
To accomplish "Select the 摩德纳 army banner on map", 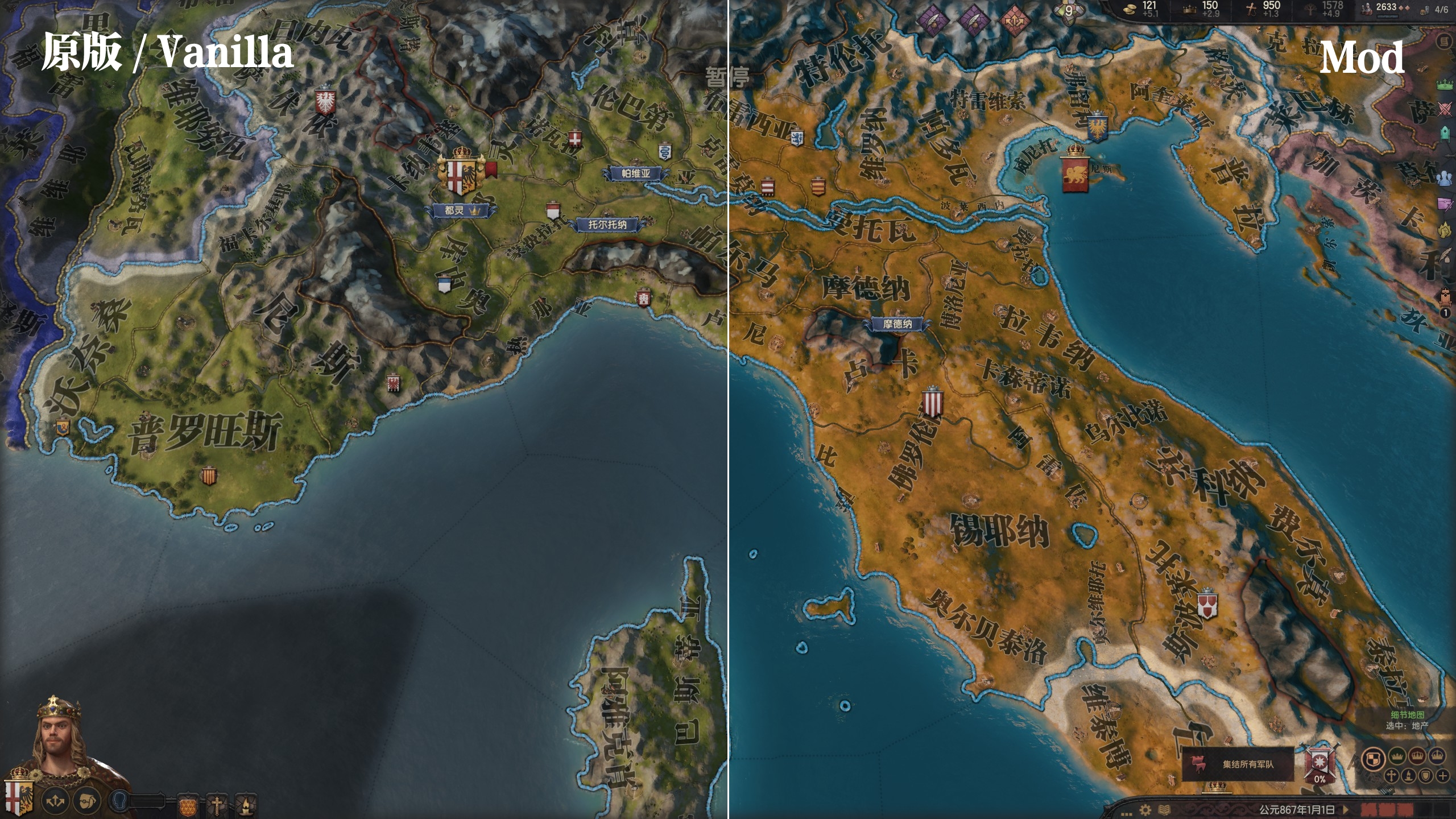I will (x=897, y=324).
